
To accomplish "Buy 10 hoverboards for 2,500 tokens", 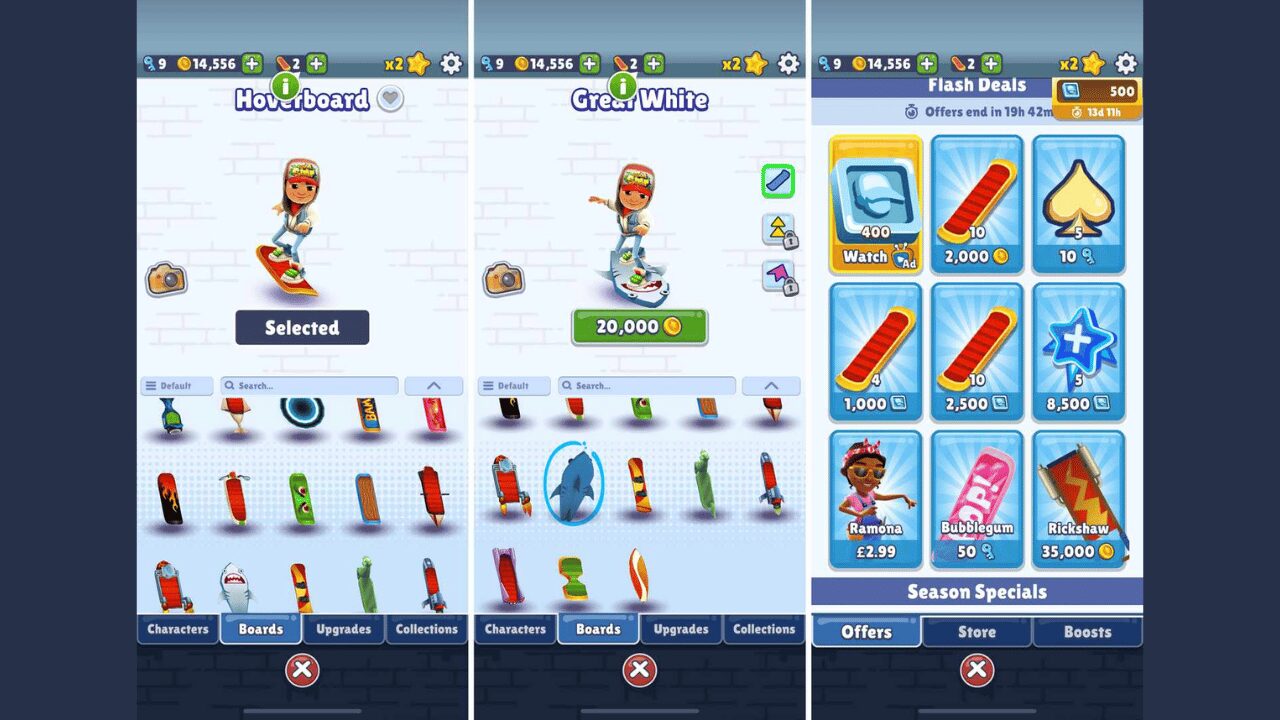I will pyautogui.click(x=977, y=352).
